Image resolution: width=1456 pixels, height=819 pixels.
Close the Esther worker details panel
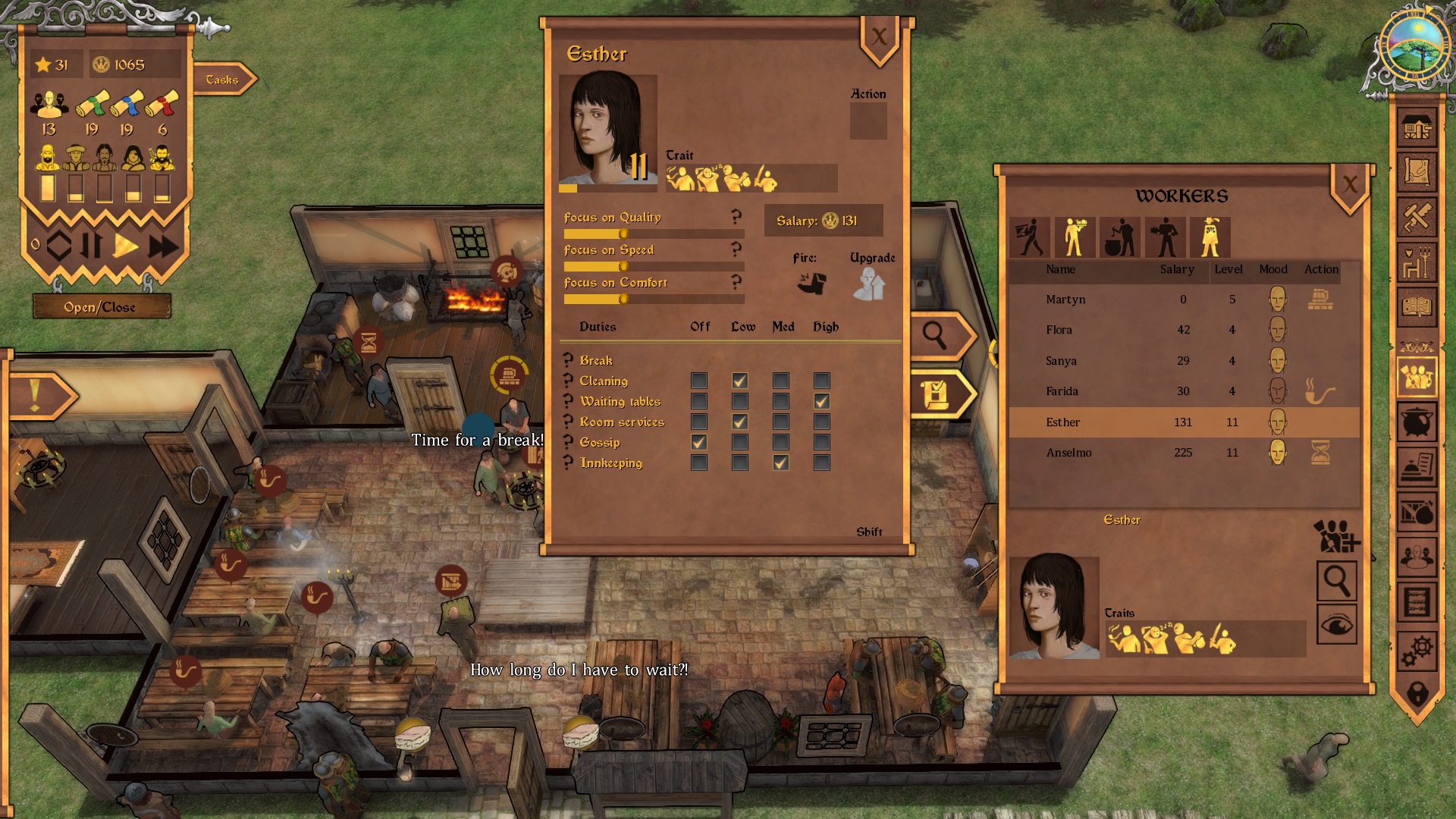pos(879,36)
